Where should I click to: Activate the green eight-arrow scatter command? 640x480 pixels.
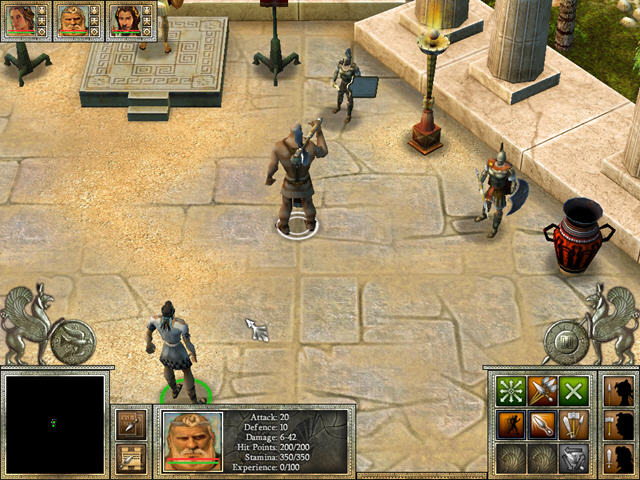pyautogui.click(x=512, y=390)
